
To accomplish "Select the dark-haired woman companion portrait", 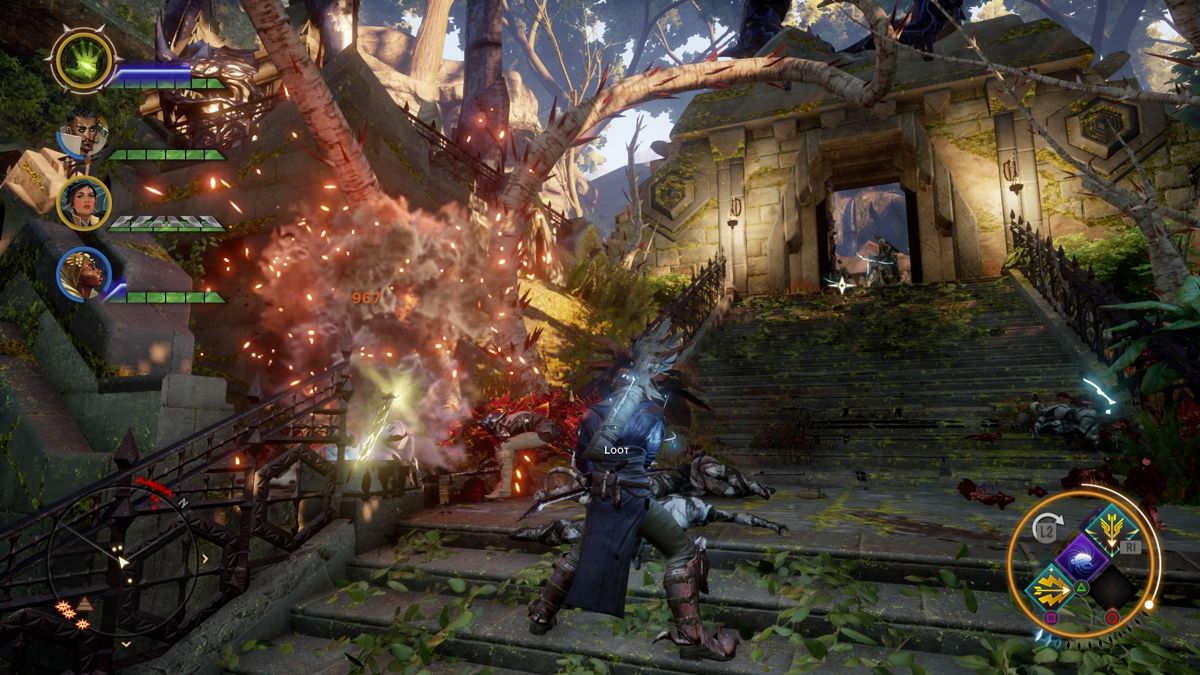I will point(84,203).
